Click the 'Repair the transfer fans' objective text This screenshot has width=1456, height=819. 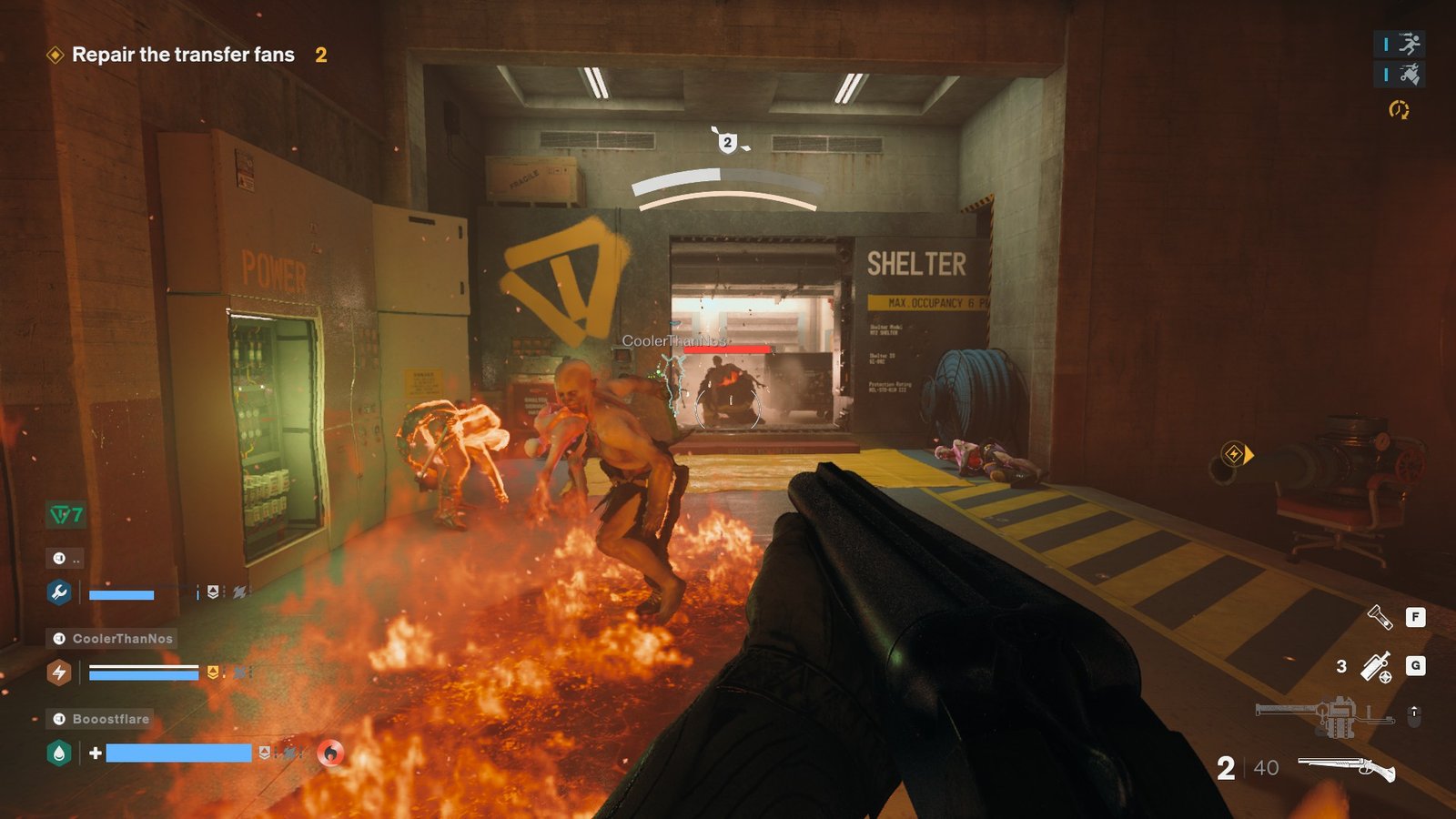[x=182, y=55]
